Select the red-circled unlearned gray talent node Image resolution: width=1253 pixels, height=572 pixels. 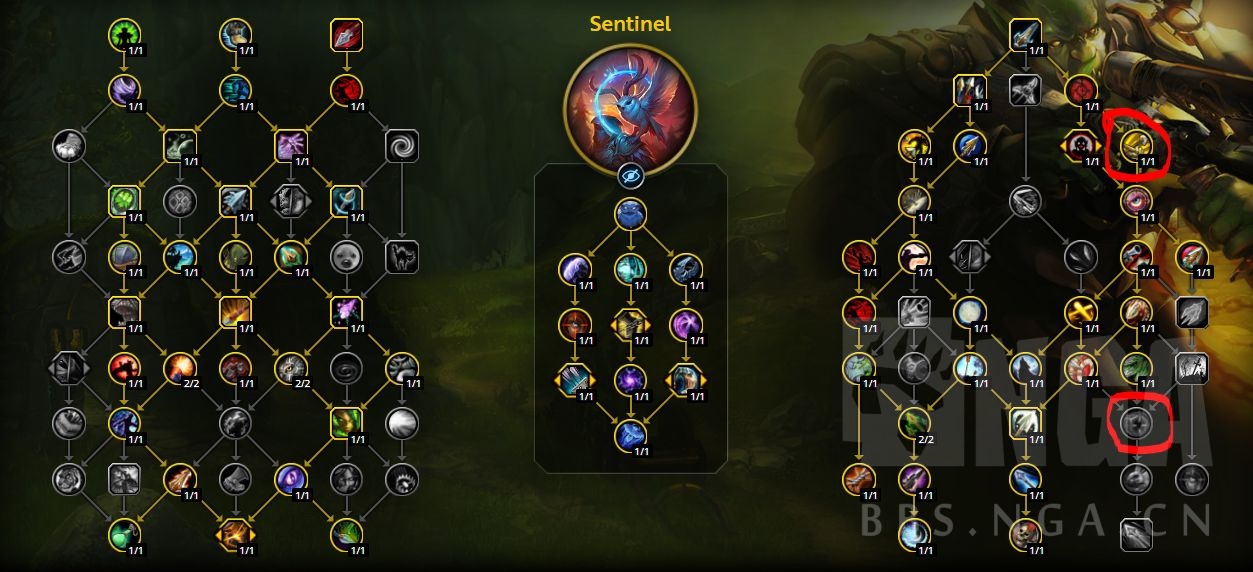[x=1136, y=424]
